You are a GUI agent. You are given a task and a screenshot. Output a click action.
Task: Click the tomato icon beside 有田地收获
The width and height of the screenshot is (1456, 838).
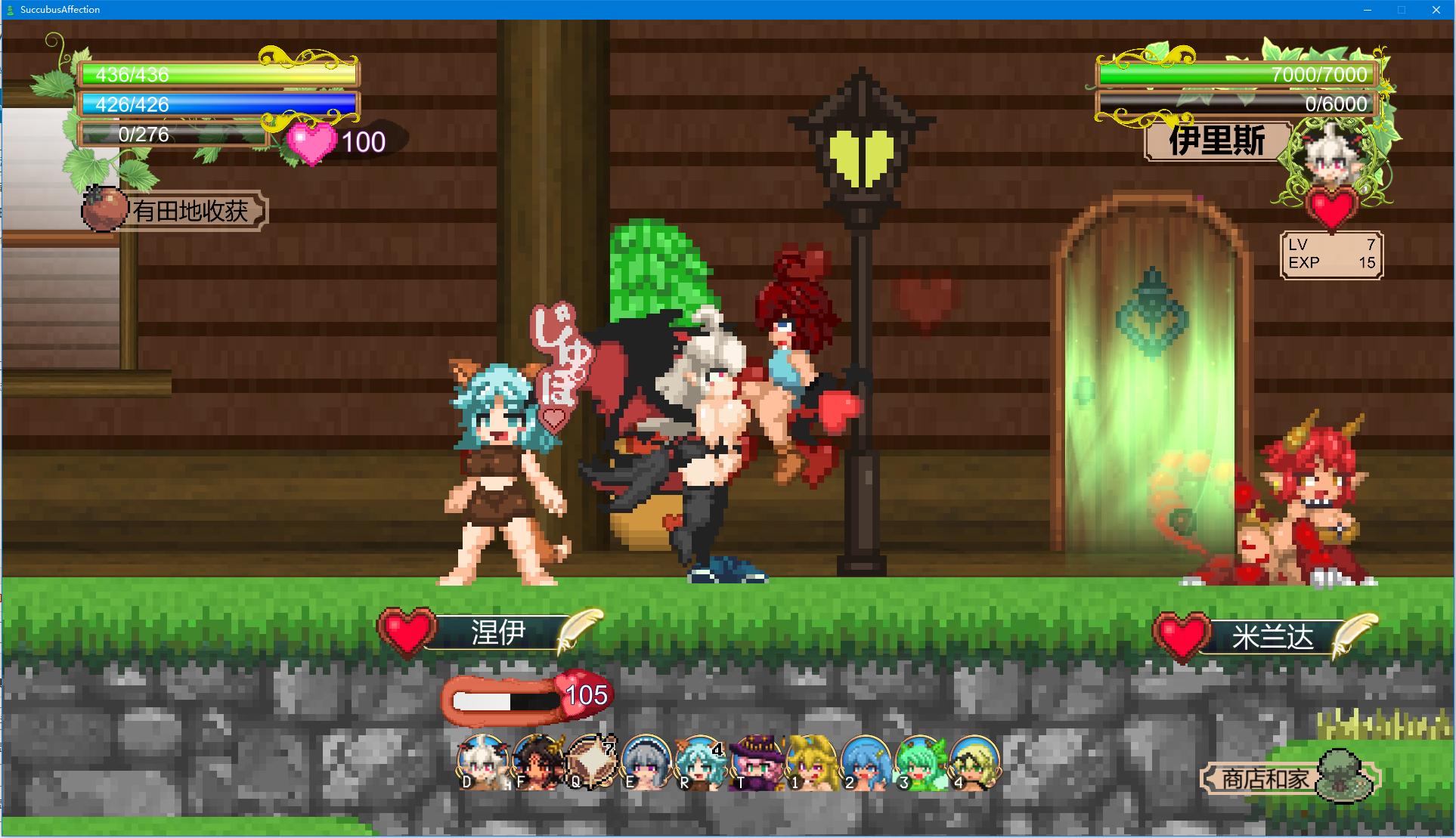(105, 209)
